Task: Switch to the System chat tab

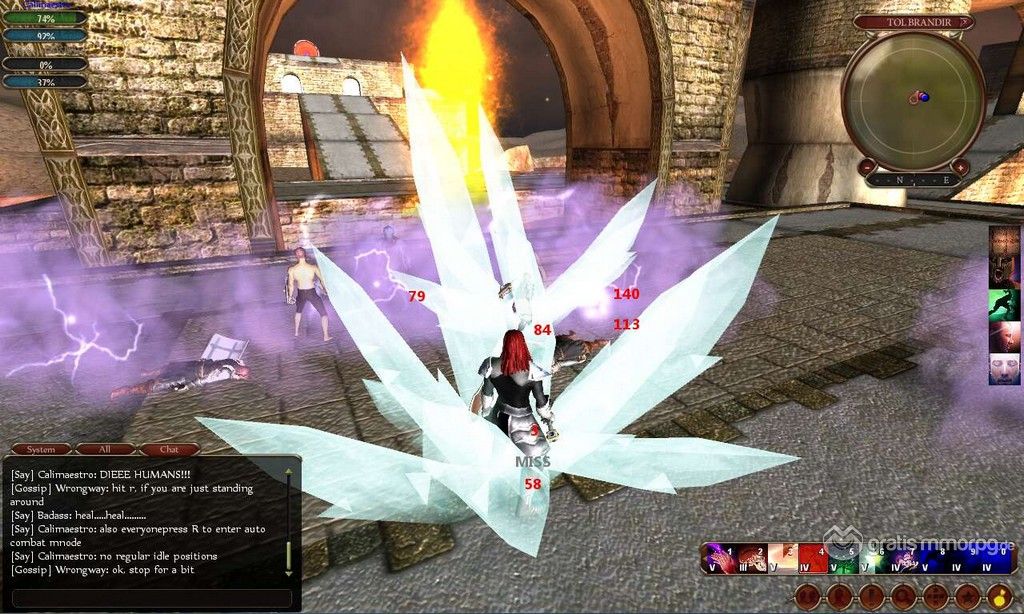Action: (41, 449)
